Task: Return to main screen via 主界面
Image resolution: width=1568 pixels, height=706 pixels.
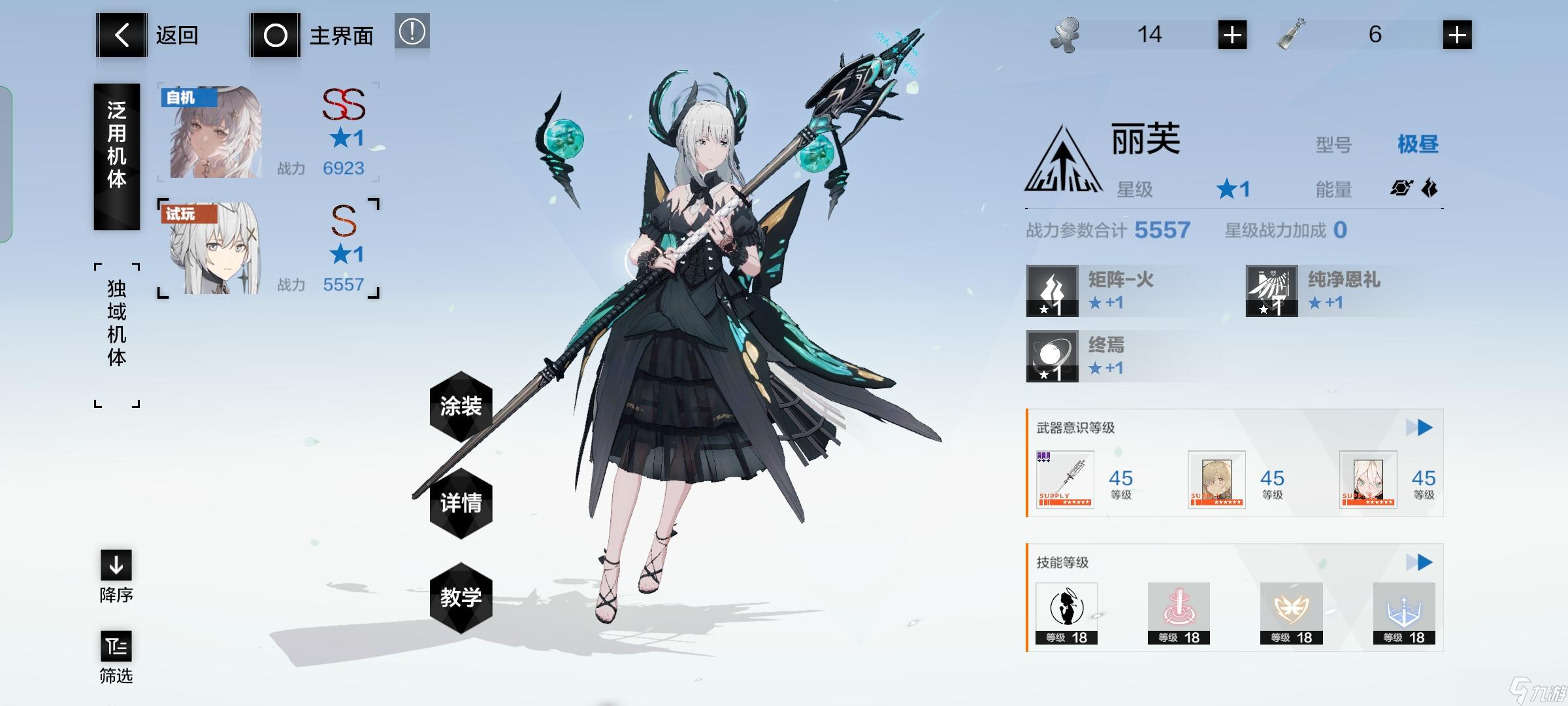Action: 312,35
